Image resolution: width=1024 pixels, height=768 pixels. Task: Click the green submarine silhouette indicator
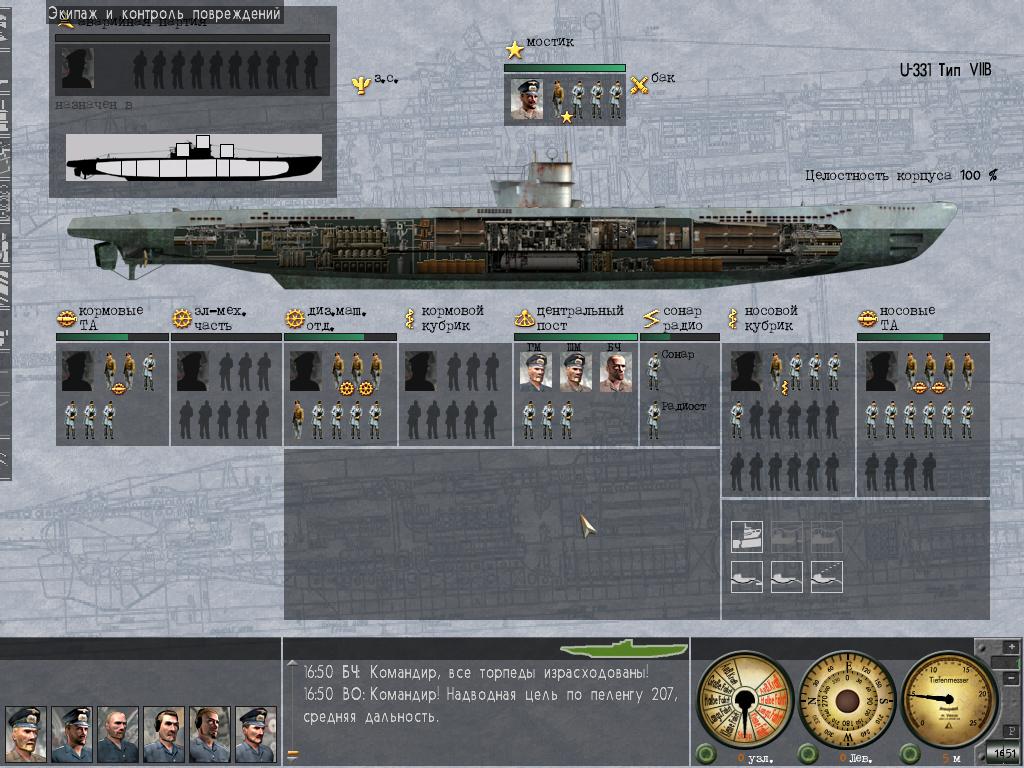624,648
